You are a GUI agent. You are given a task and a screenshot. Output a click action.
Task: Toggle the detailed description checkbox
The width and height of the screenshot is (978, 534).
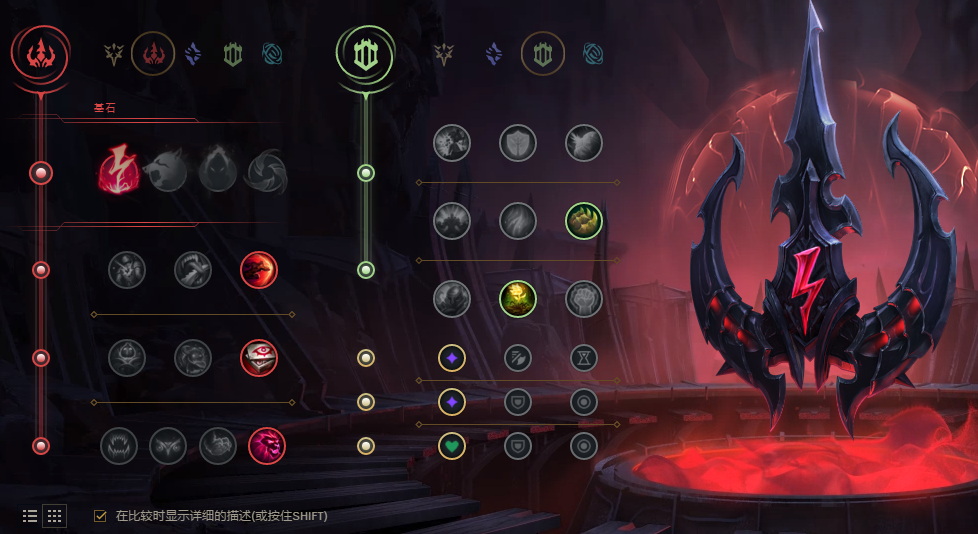(x=100, y=516)
